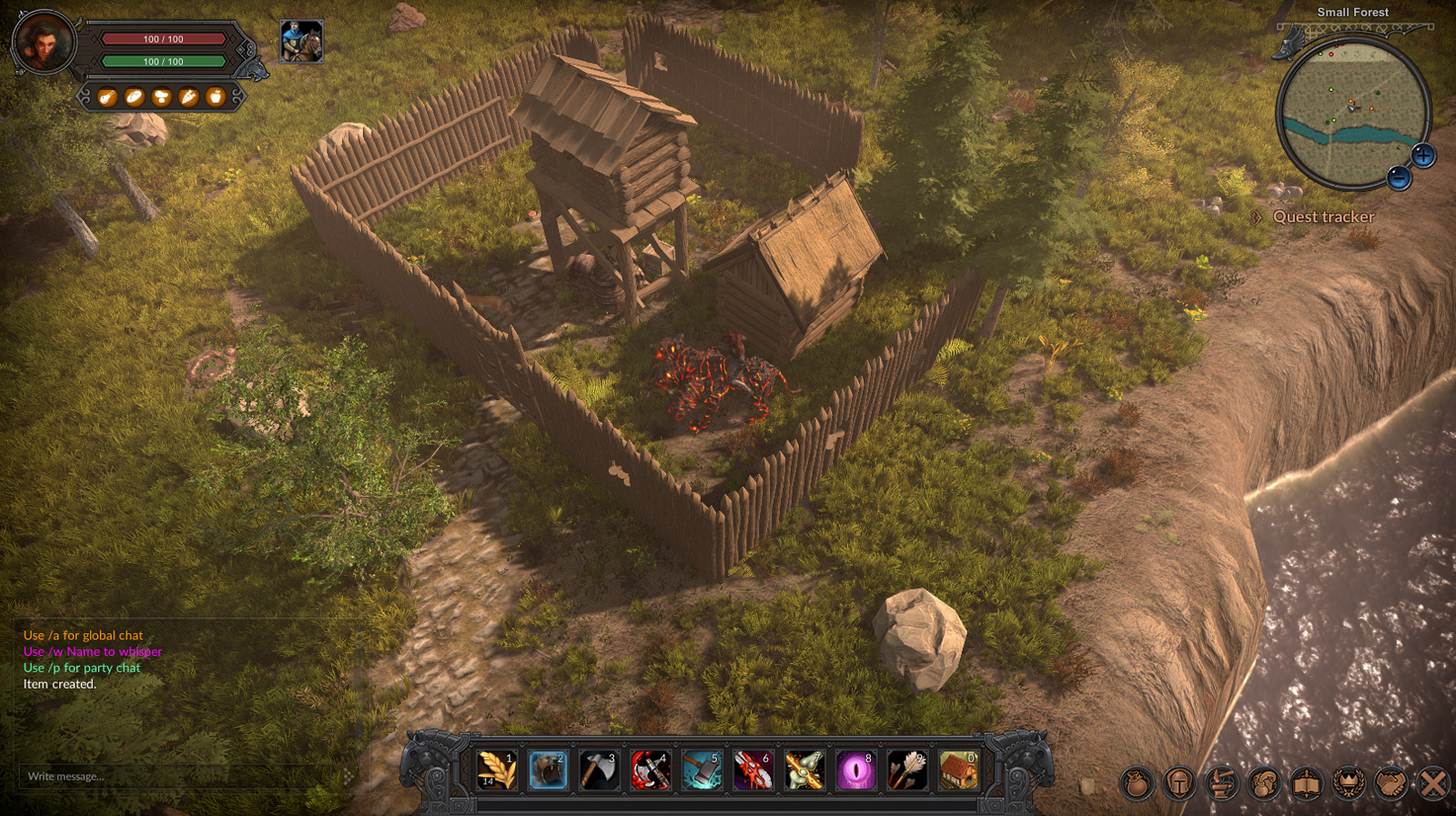Image resolution: width=1456 pixels, height=816 pixels.
Task: Activate the bear ability in slot 2
Action: tap(548, 771)
